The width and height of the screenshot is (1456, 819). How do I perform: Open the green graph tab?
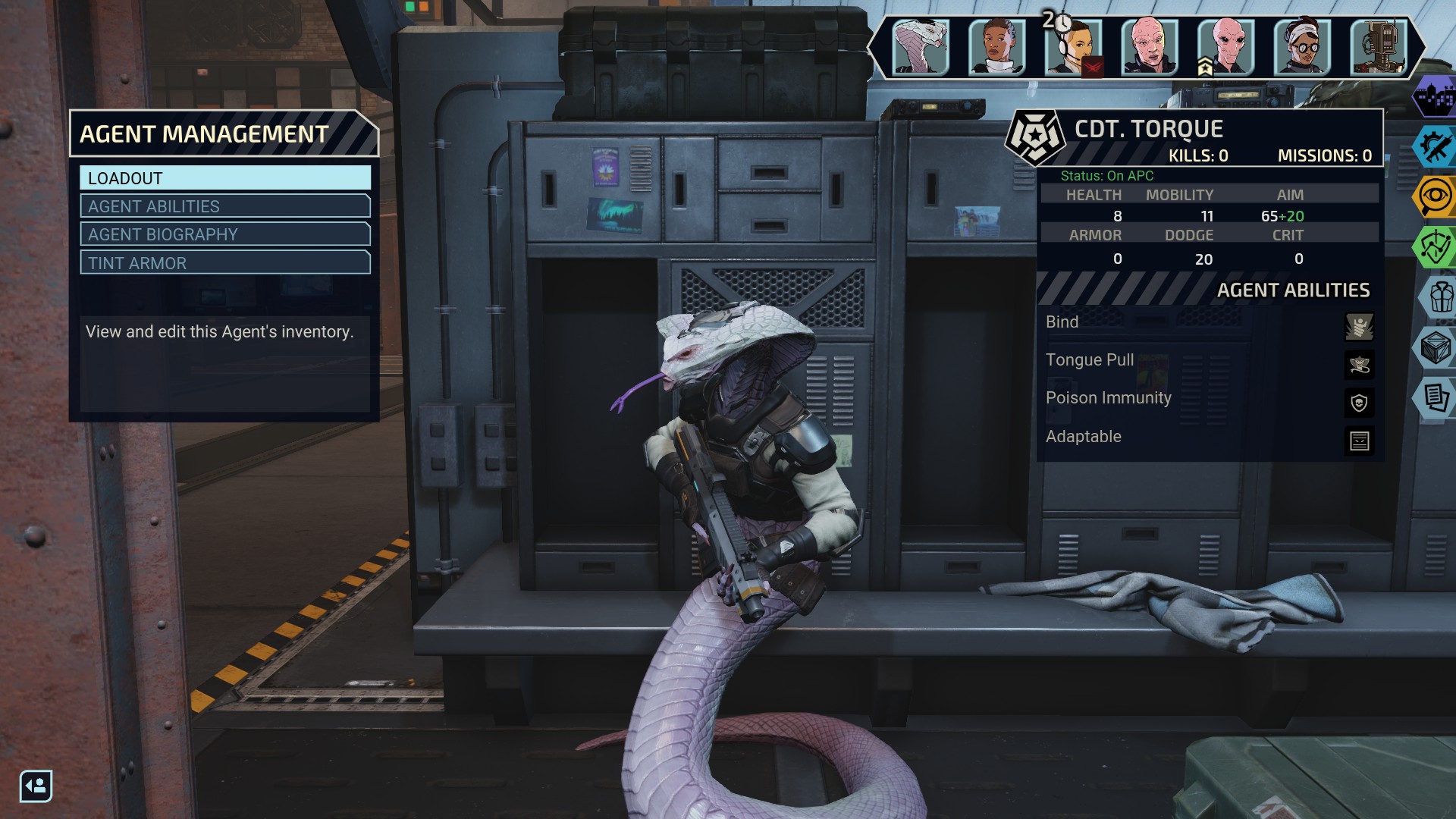[1435, 246]
